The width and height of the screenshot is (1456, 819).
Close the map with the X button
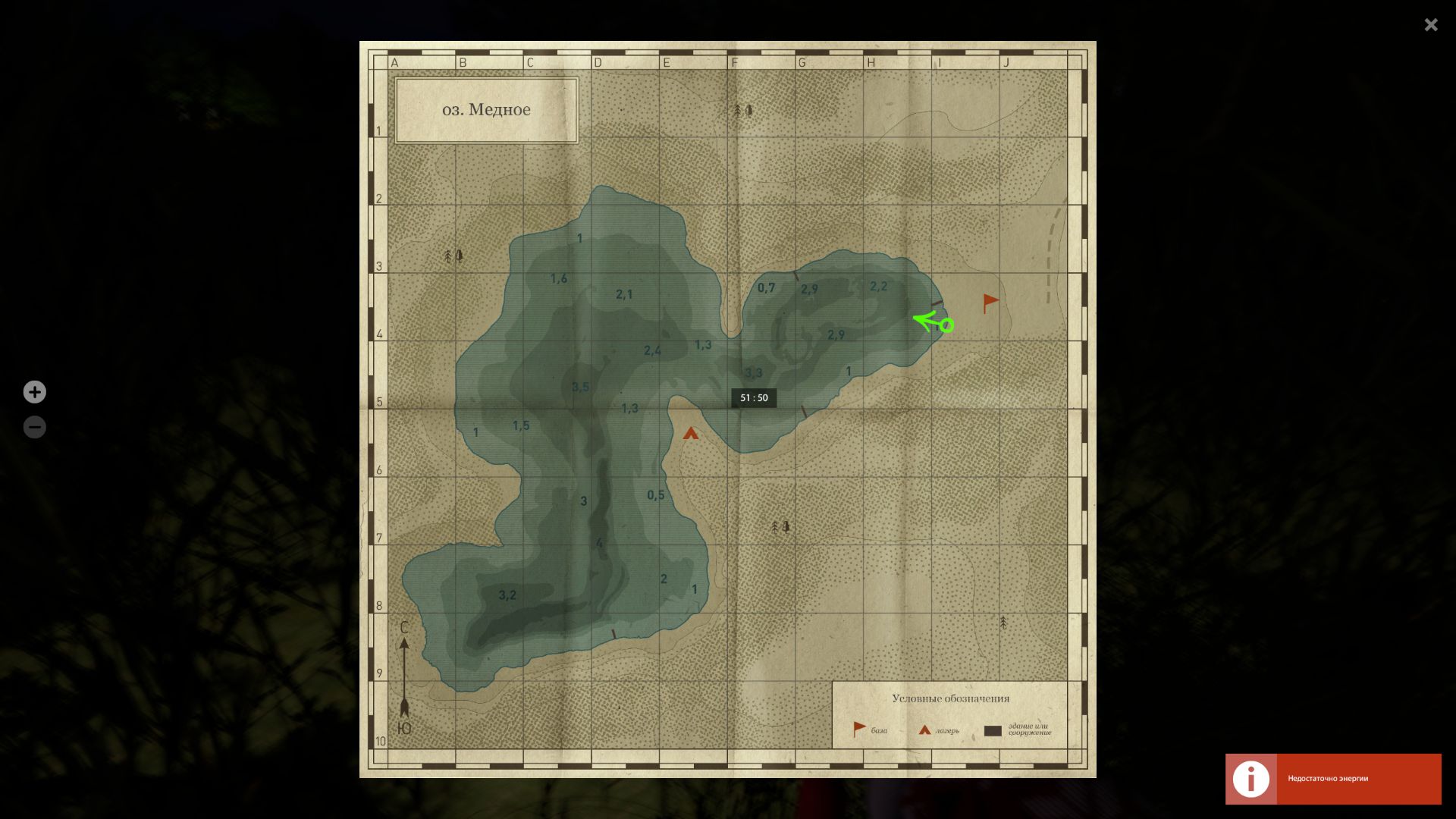(1430, 25)
